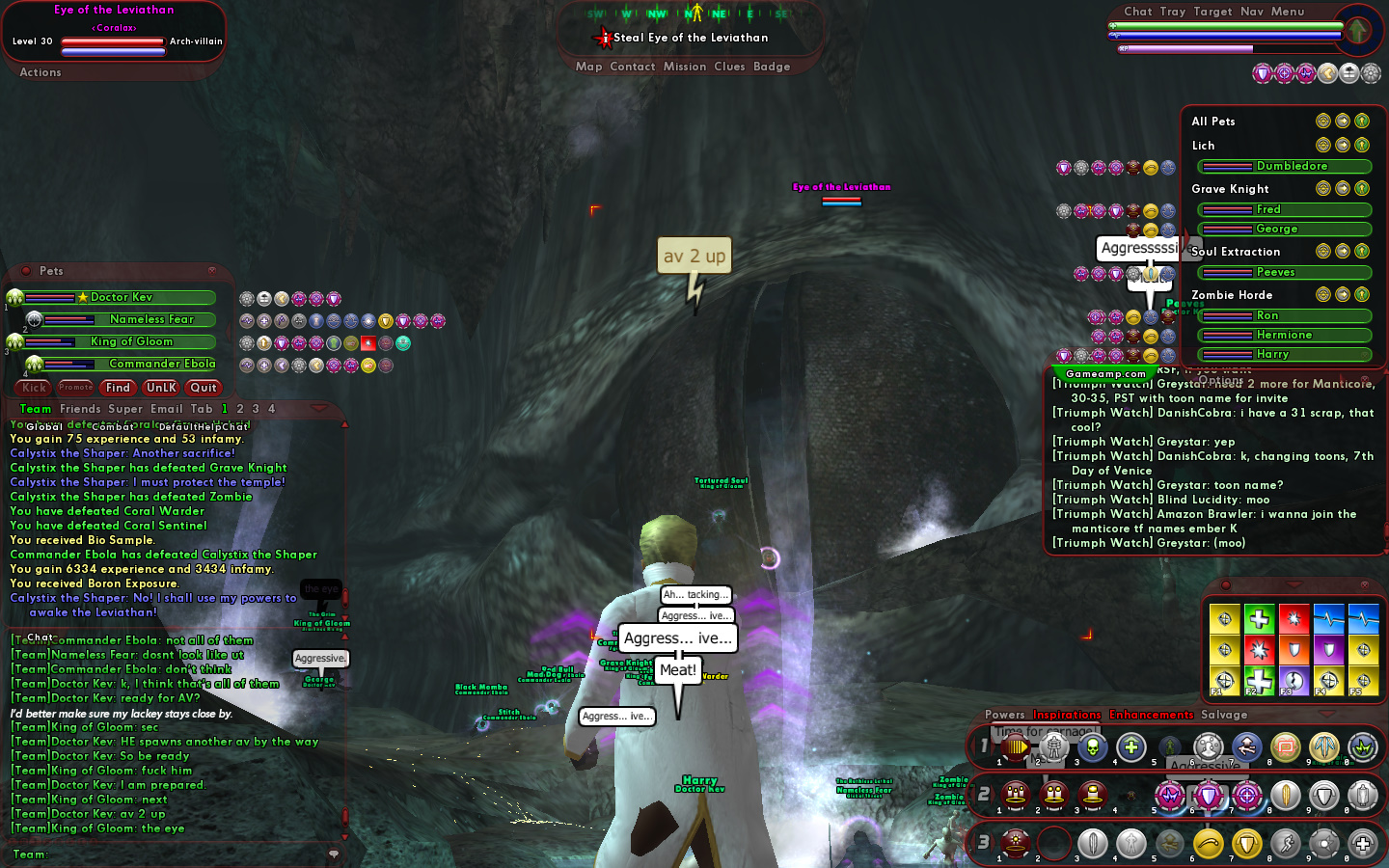Image resolution: width=1389 pixels, height=868 pixels.
Task: Open the Badge window
Action: point(772,67)
